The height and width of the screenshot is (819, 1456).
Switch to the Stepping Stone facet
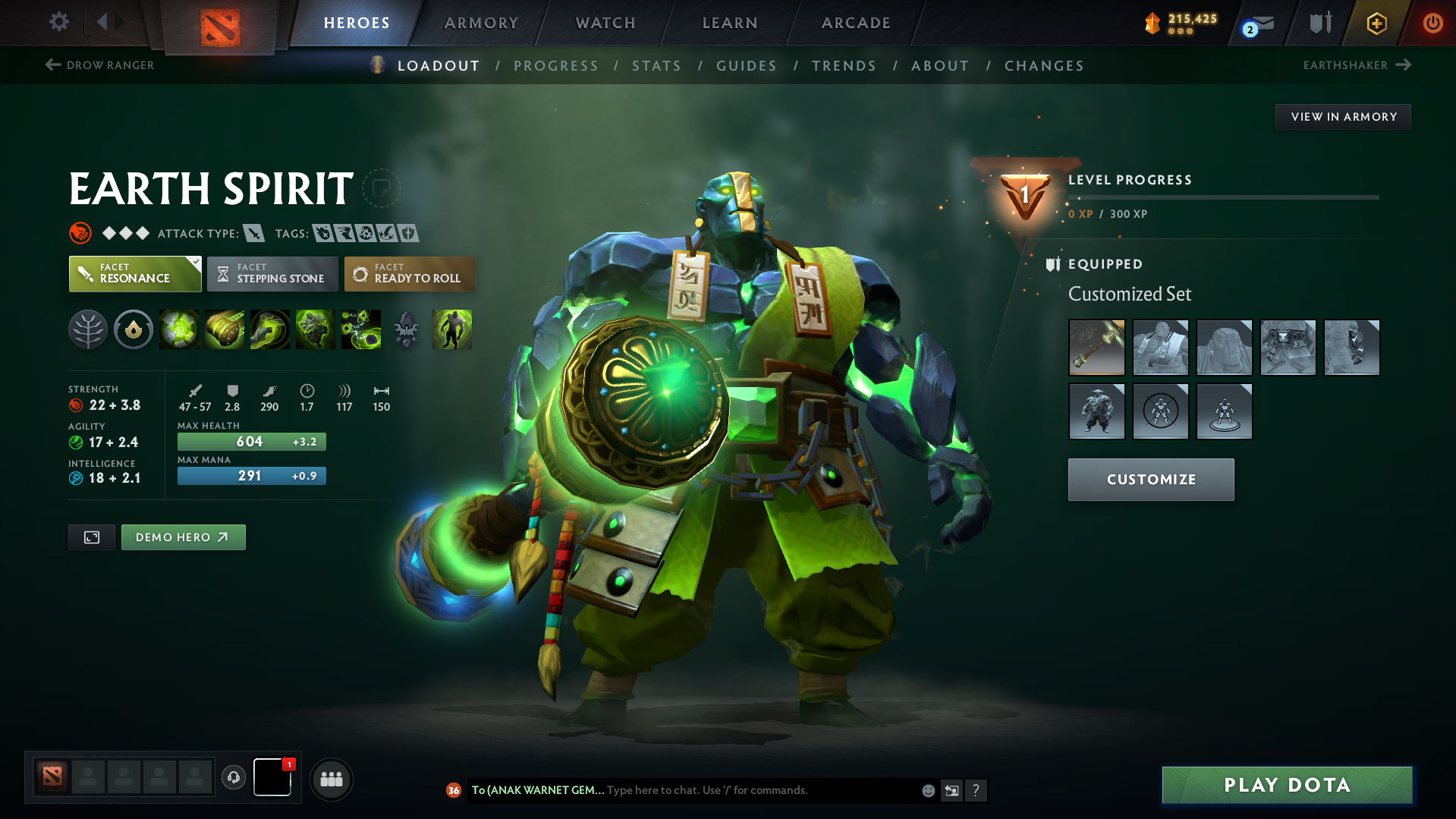coord(272,273)
